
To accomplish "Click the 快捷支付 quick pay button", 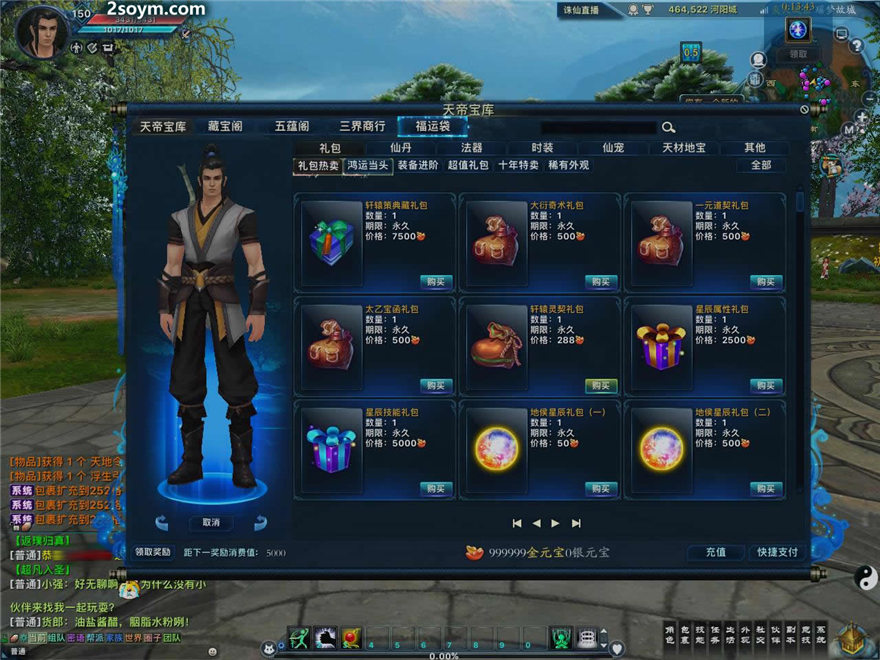I will [778, 552].
